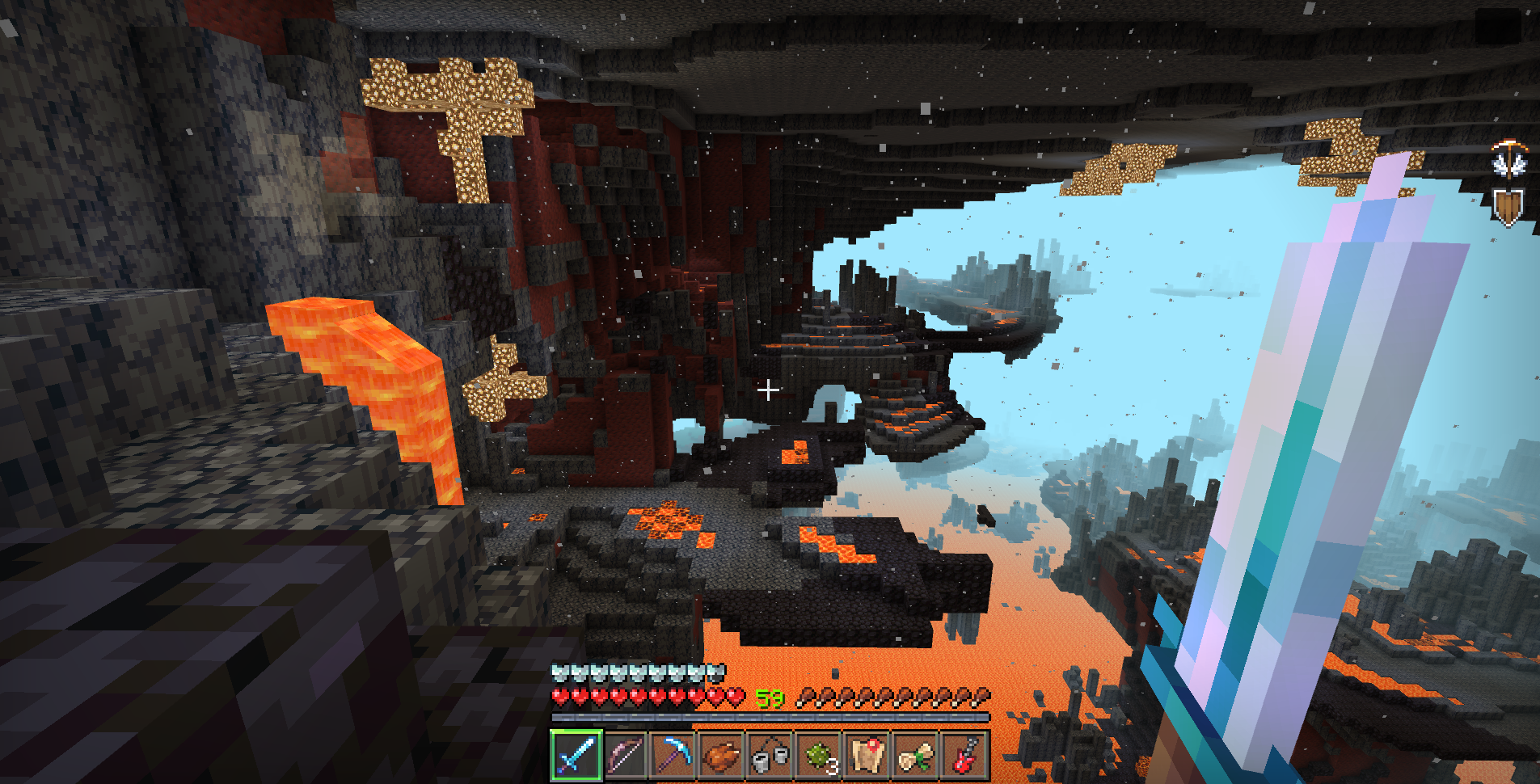1540x784 pixels.
Task: Choose the rolled scroll hotbar slot
Action: 916,756
